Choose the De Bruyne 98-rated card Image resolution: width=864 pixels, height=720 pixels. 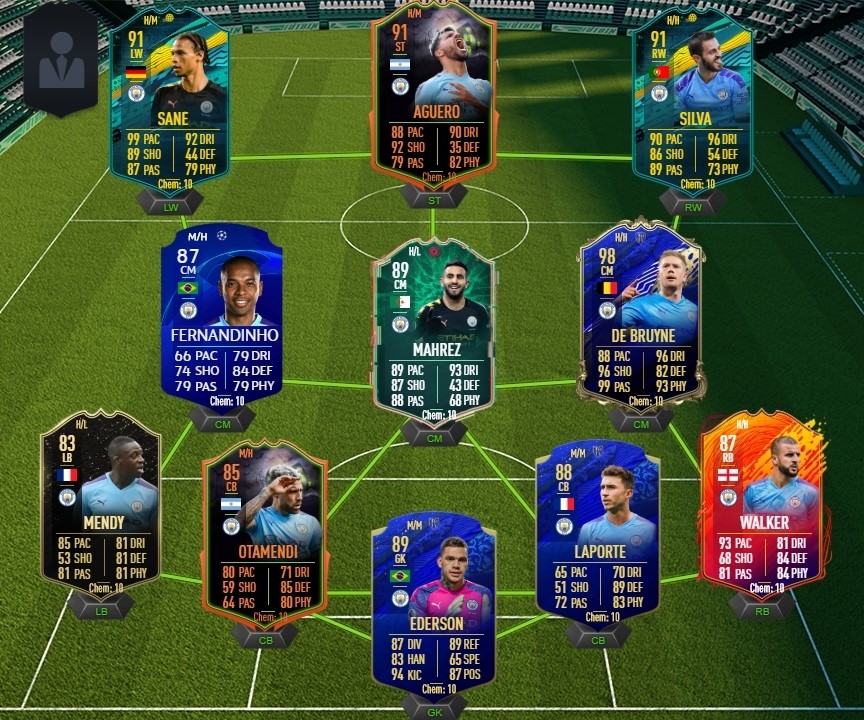click(x=641, y=315)
